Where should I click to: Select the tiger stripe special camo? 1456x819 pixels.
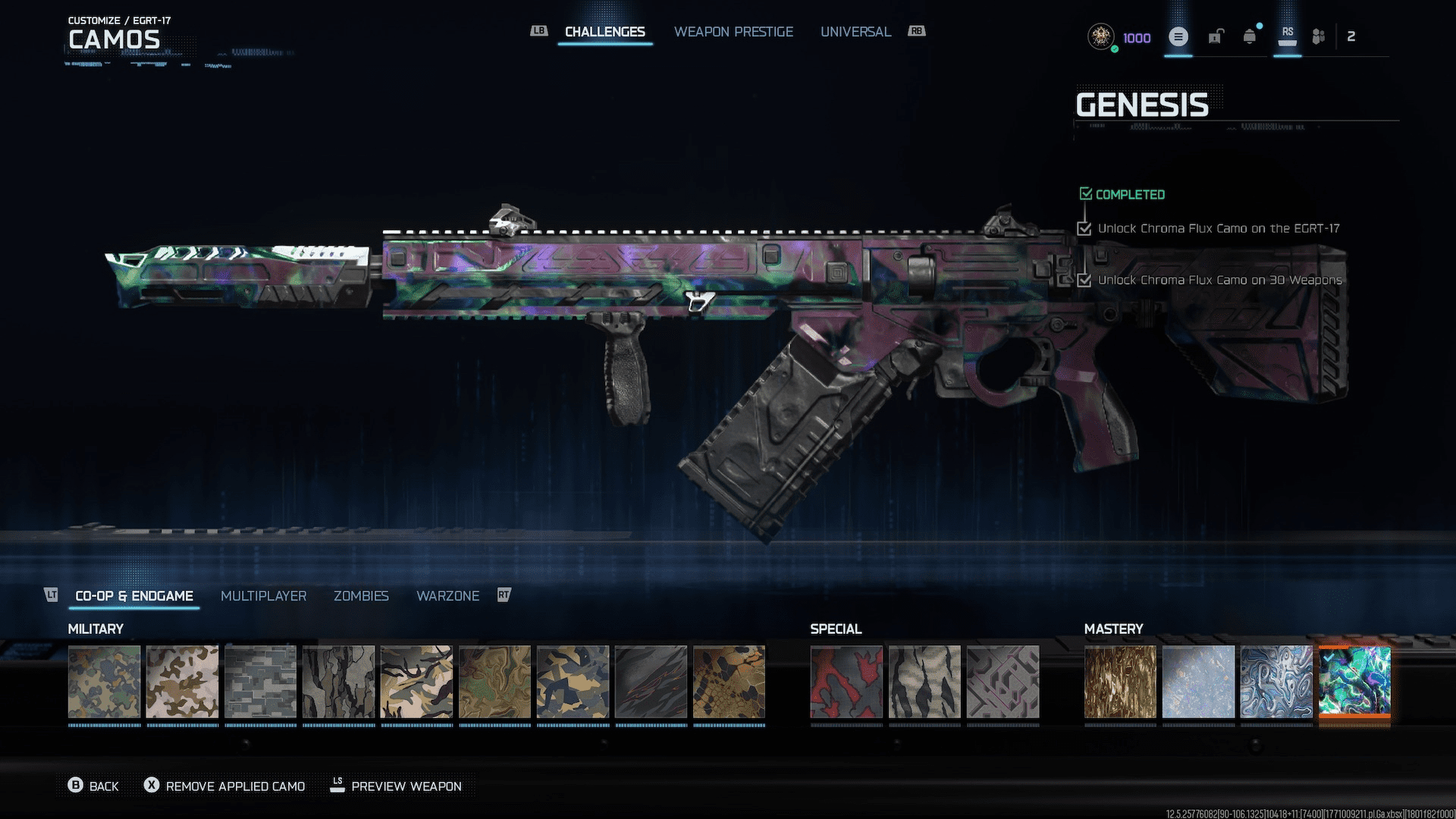[x=924, y=682]
